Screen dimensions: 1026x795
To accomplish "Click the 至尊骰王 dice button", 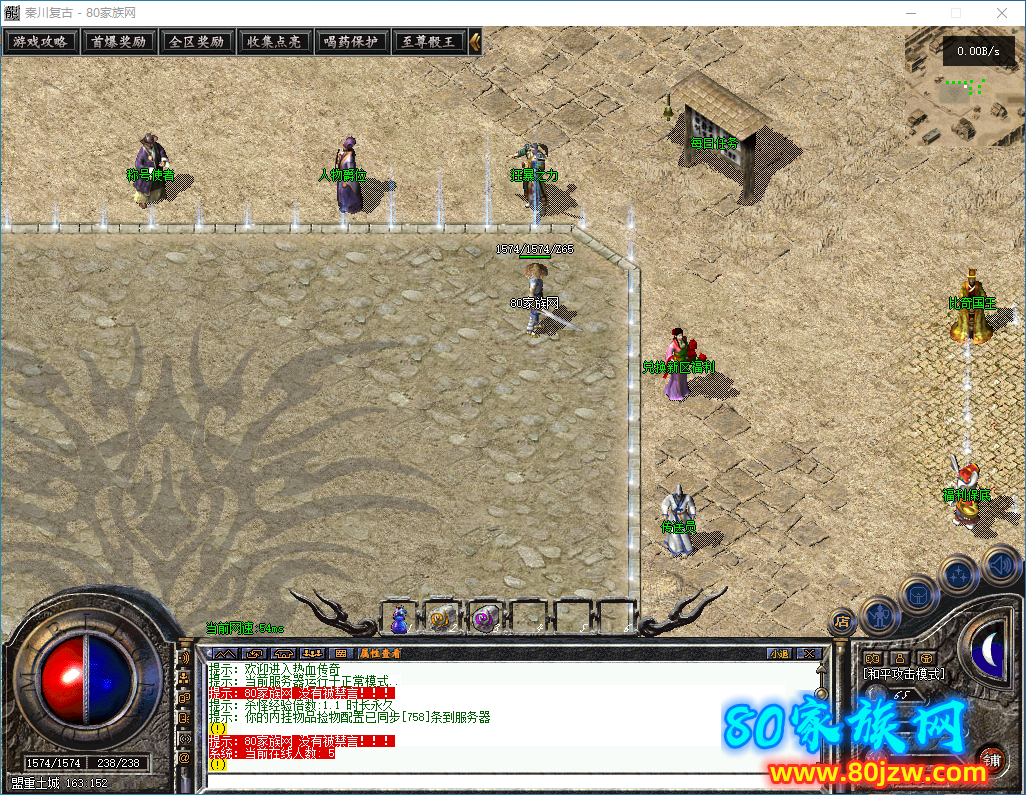I will [x=428, y=42].
